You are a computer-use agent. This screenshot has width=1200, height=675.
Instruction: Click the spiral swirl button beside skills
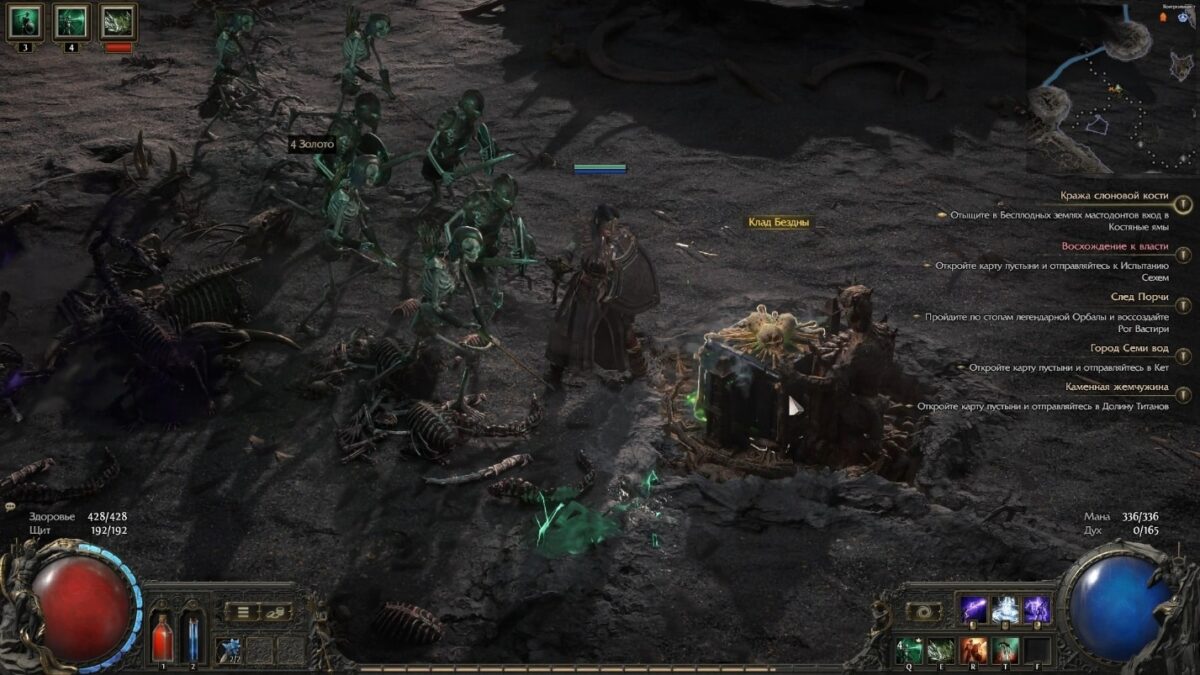click(923, 611)
